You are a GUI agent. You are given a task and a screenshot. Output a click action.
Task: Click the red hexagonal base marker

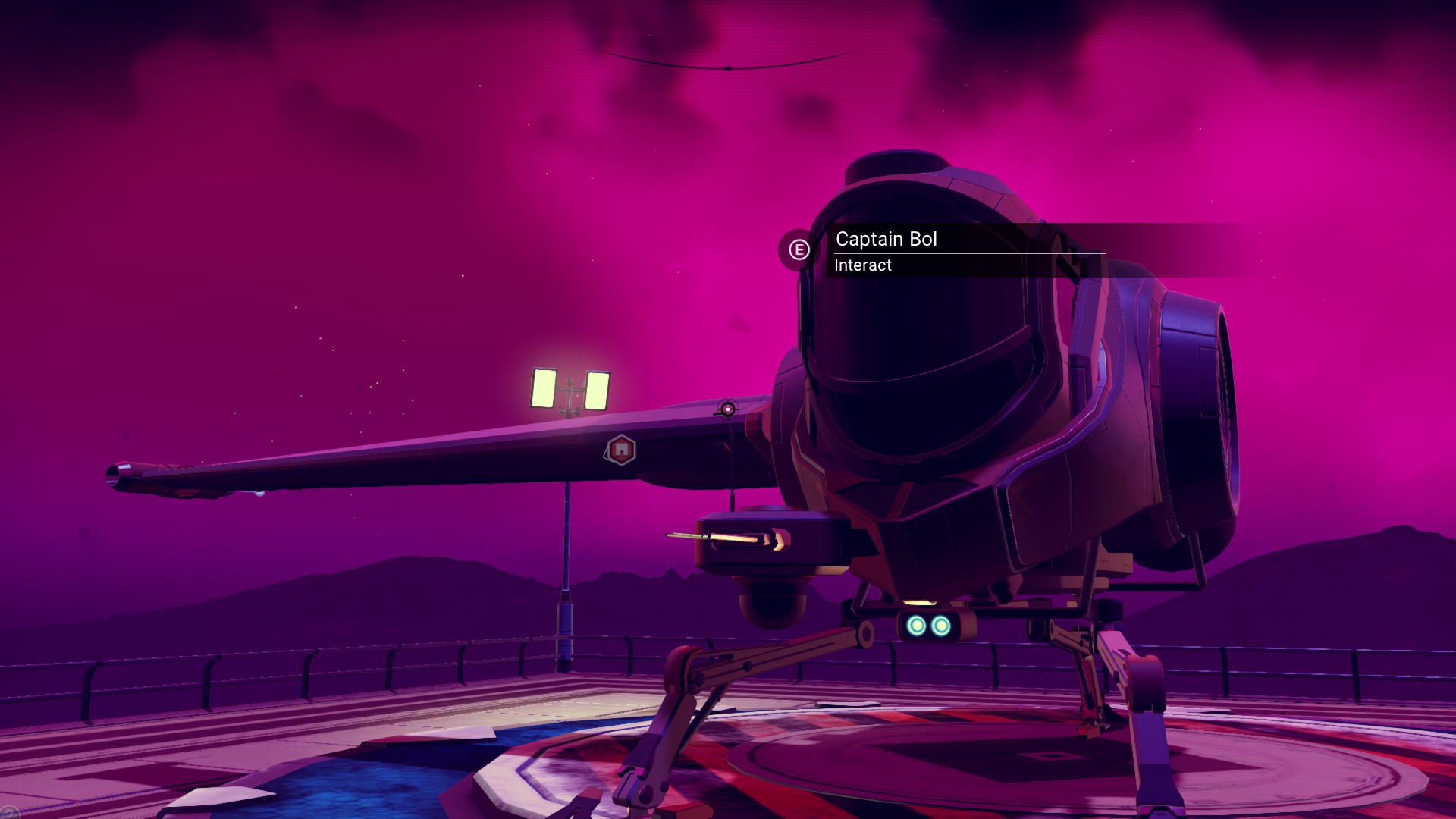(621, 450)
